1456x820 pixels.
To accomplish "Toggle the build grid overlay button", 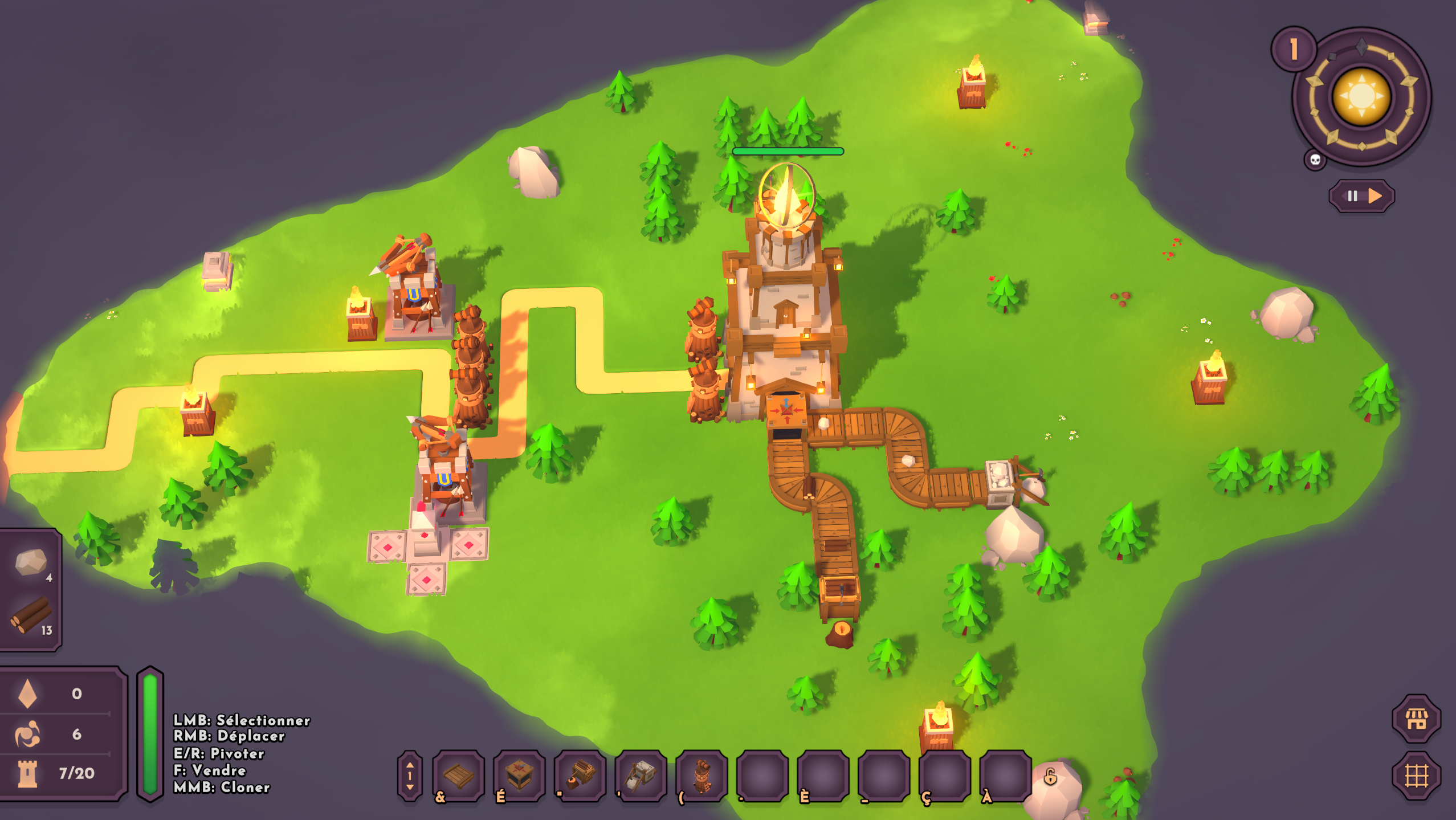I will click(x=1416, y=776).
